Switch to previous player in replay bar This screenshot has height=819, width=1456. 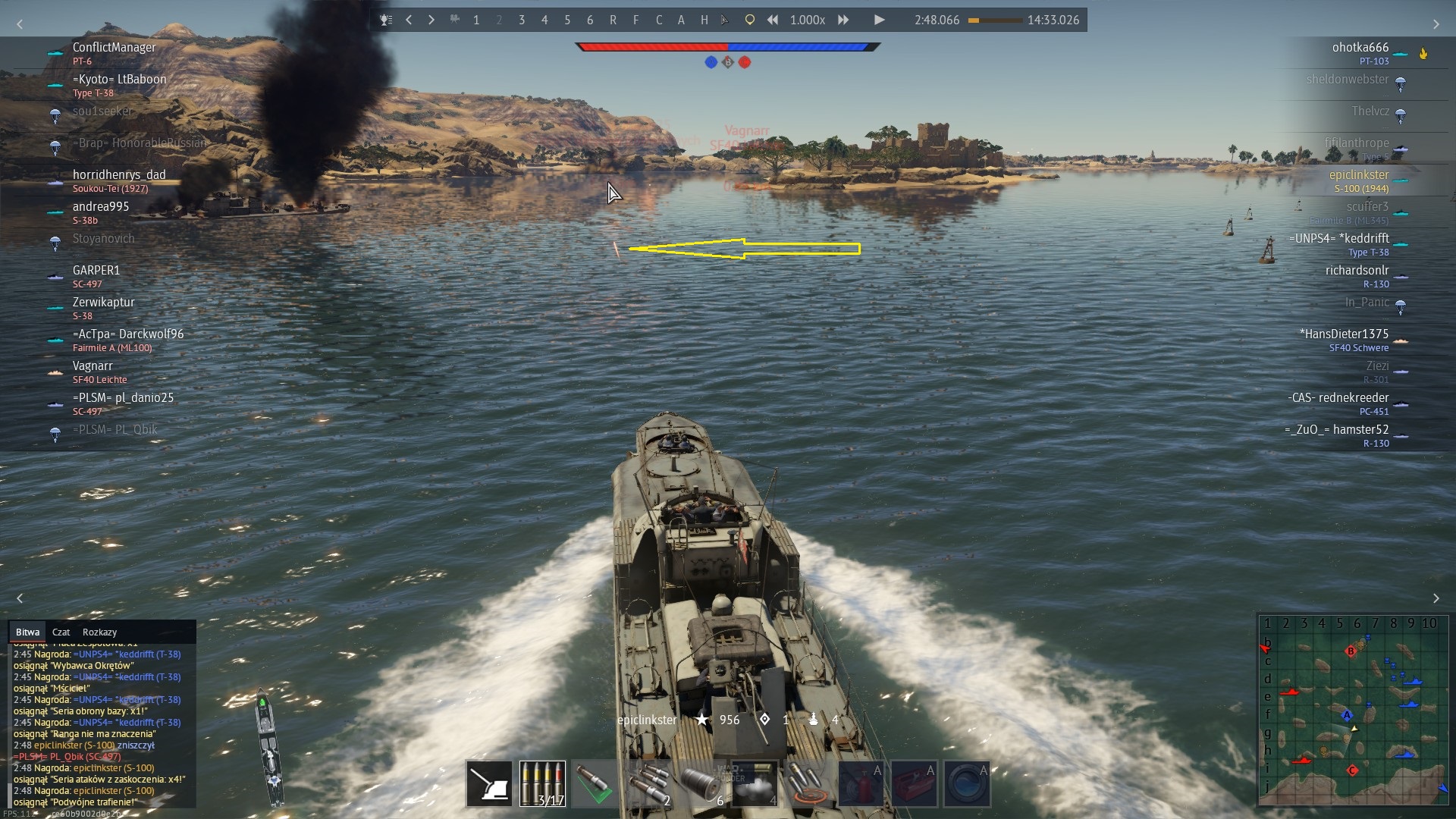pos(409,20)
